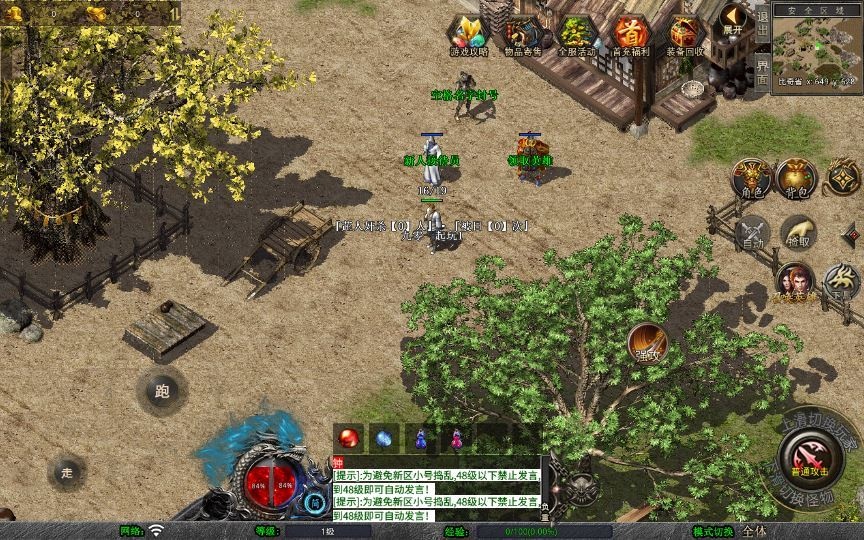Select the 界面 interface tab

click(762, 70)
